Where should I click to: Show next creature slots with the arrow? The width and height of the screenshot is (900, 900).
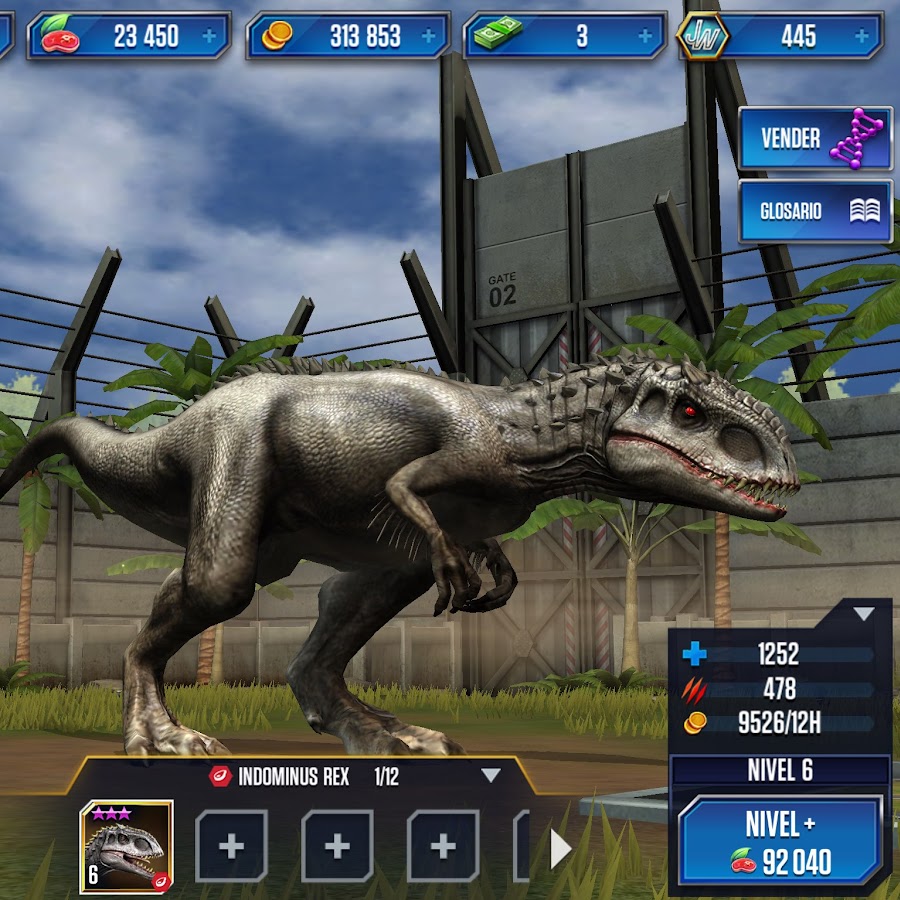[560, 849]
